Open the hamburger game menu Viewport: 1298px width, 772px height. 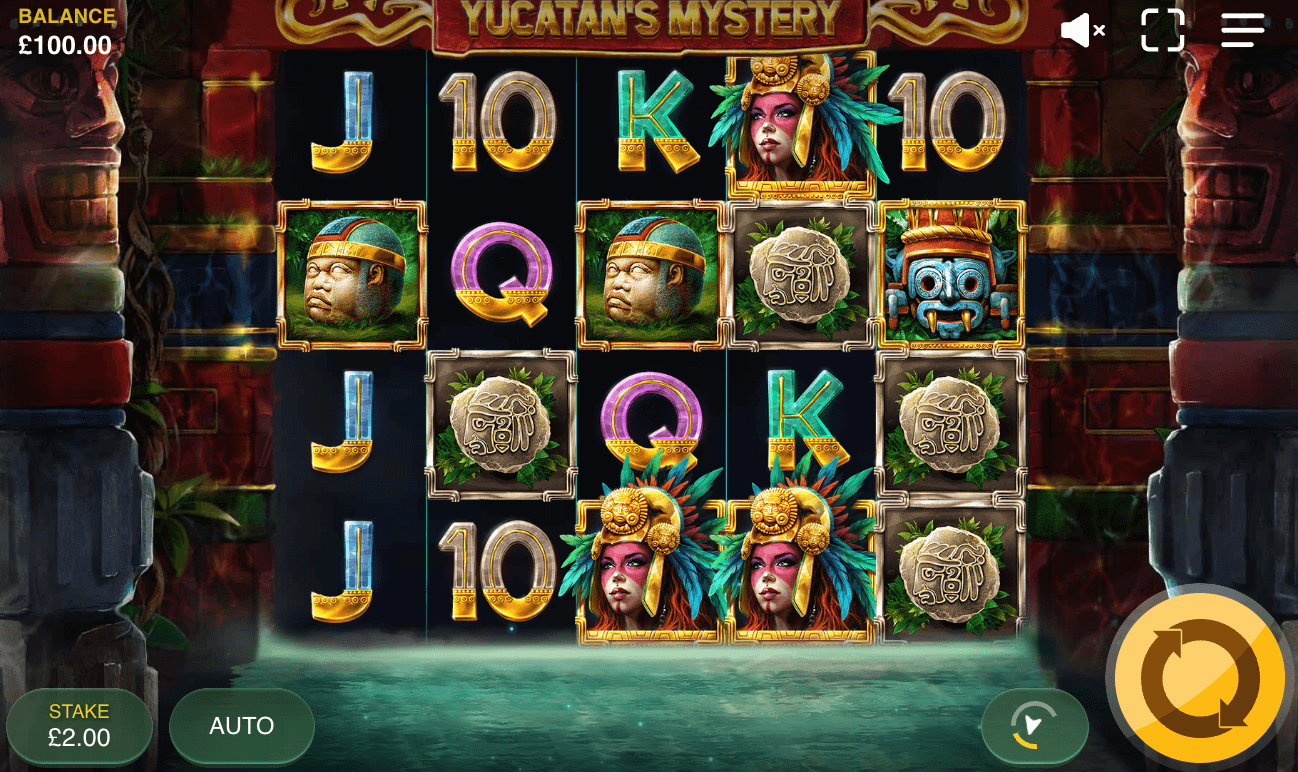pyautogui.click(x=1243, y=30)
